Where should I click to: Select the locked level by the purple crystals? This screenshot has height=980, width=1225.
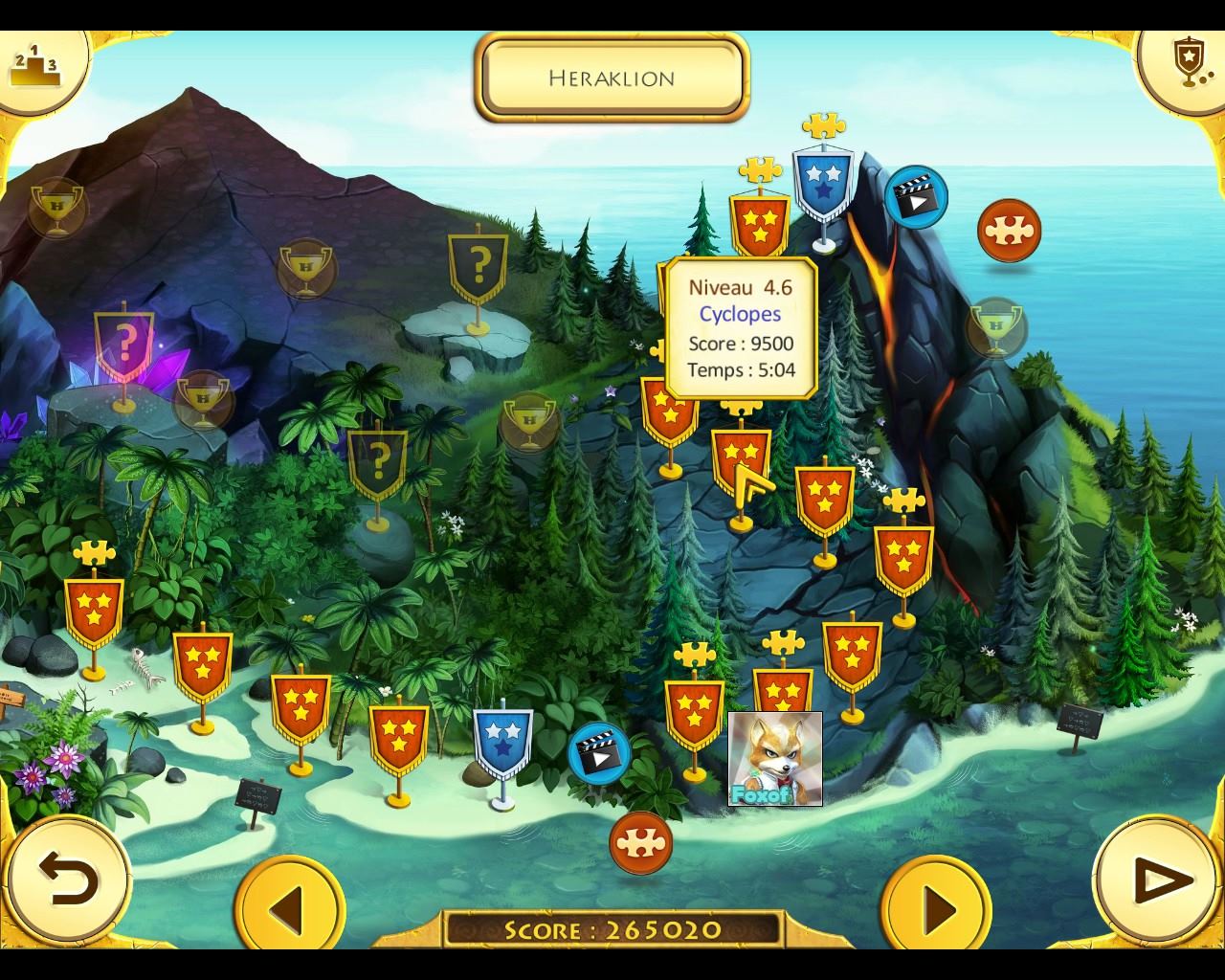point(124,342)
